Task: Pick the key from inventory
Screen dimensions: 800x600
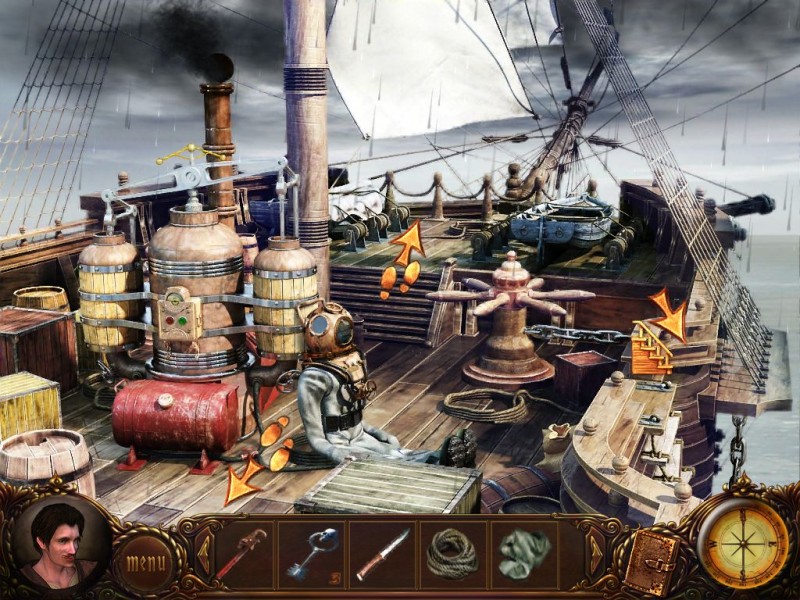Action: (x=310, y=553)
